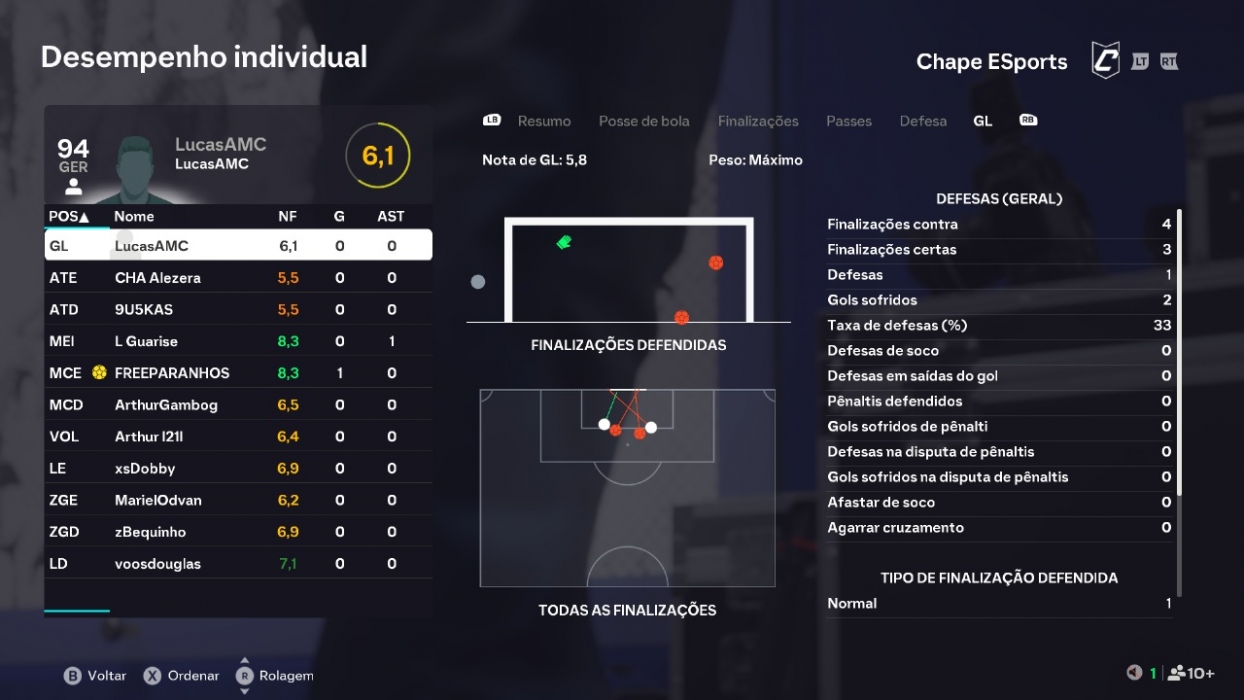Pick L Guarise from player list

pyautogui.click(x=238, y=341)
